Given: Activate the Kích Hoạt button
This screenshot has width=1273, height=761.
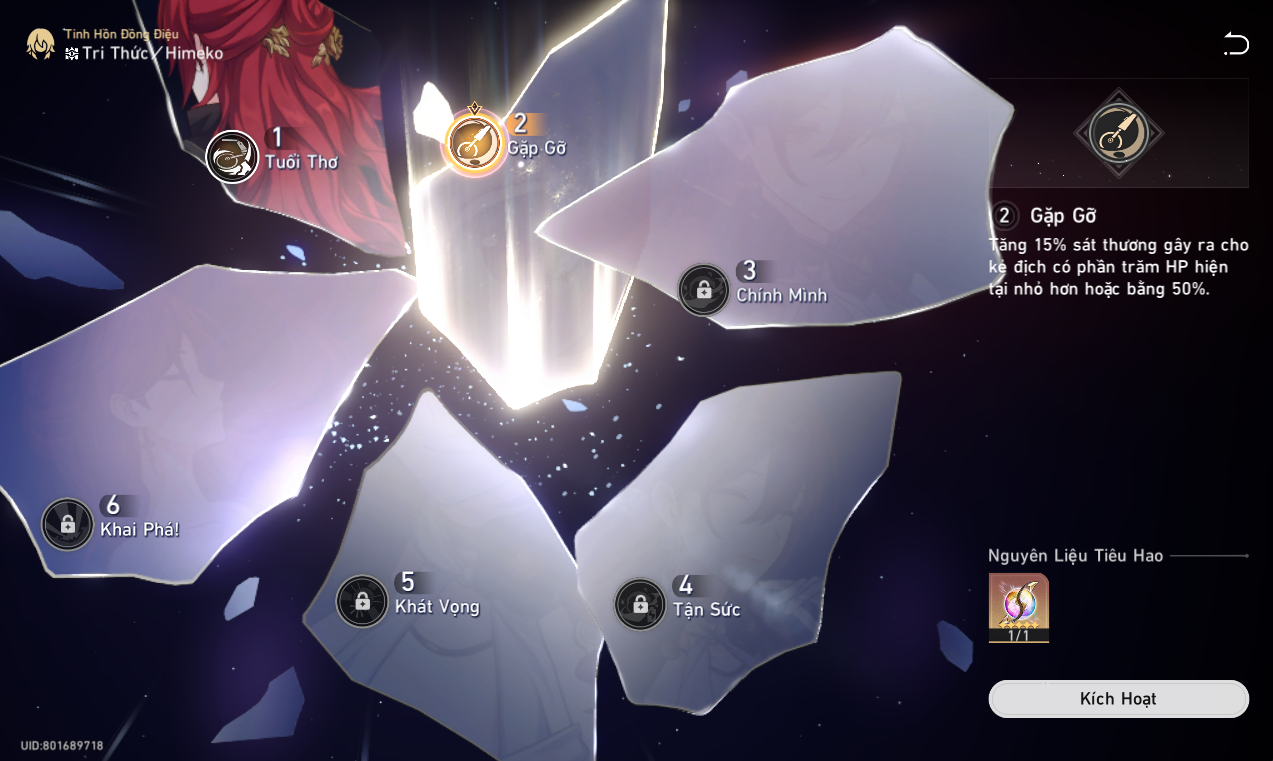Looking at the screenshot, I should [1118, 699].
